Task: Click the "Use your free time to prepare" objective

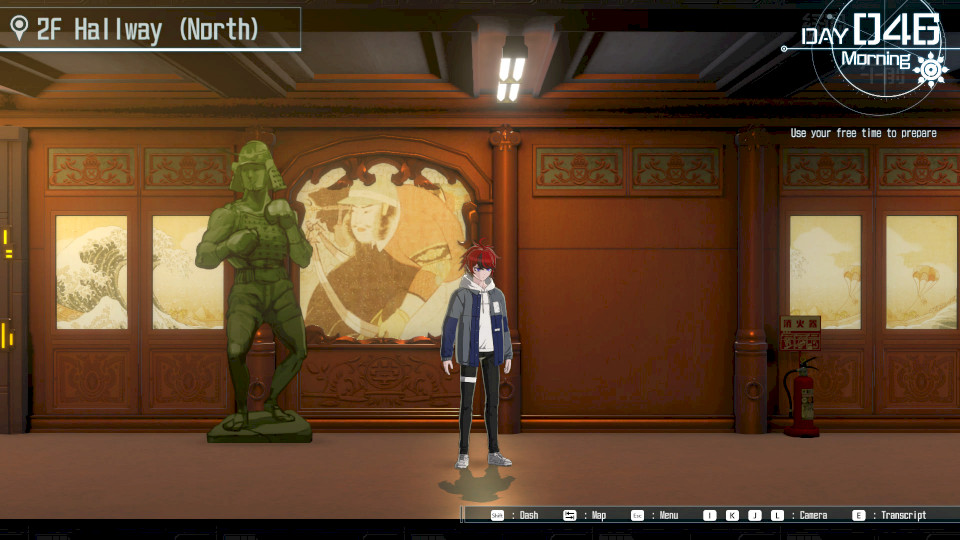Action: [x=863, y=133]
